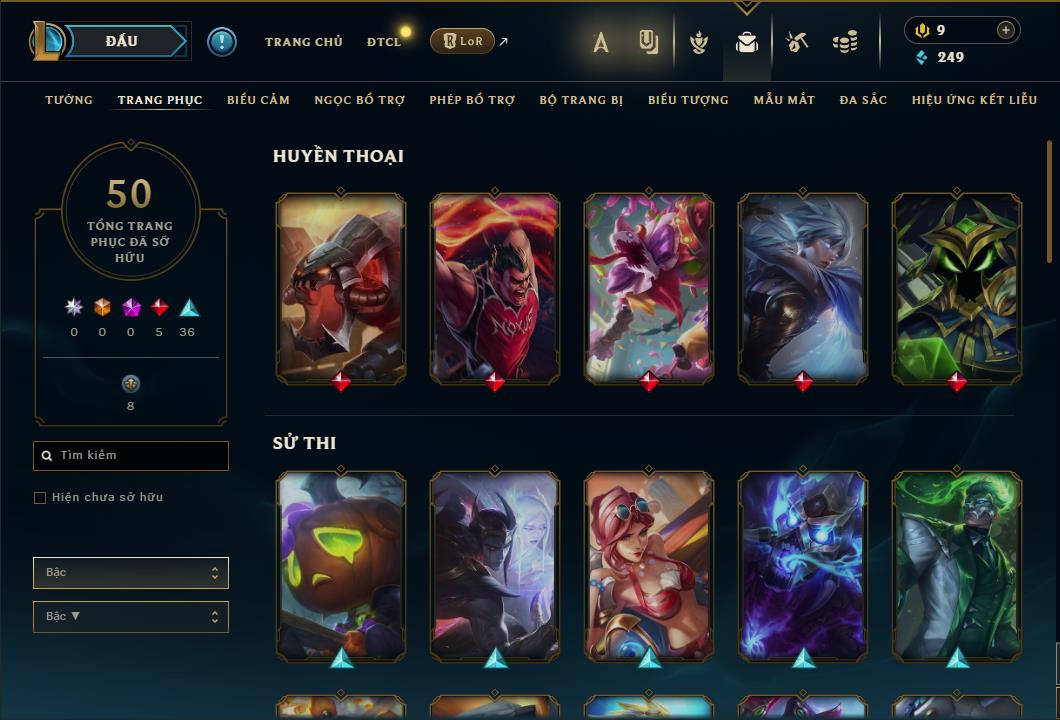Start a match with the ĐẤU button
Viewport: 1060px width, 720px height.
click(122, 41)
